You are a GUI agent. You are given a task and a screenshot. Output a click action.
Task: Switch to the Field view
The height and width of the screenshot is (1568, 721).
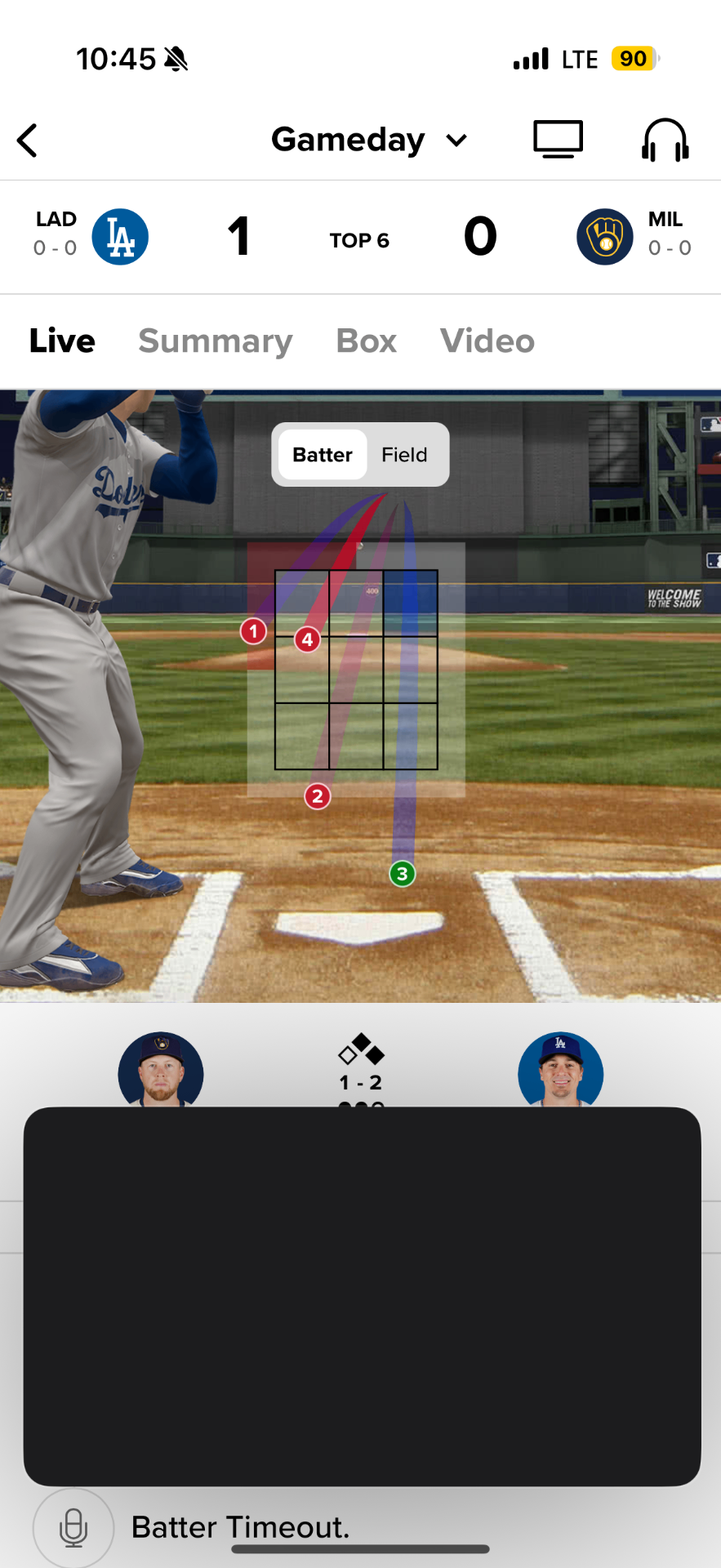pos(404,455)
